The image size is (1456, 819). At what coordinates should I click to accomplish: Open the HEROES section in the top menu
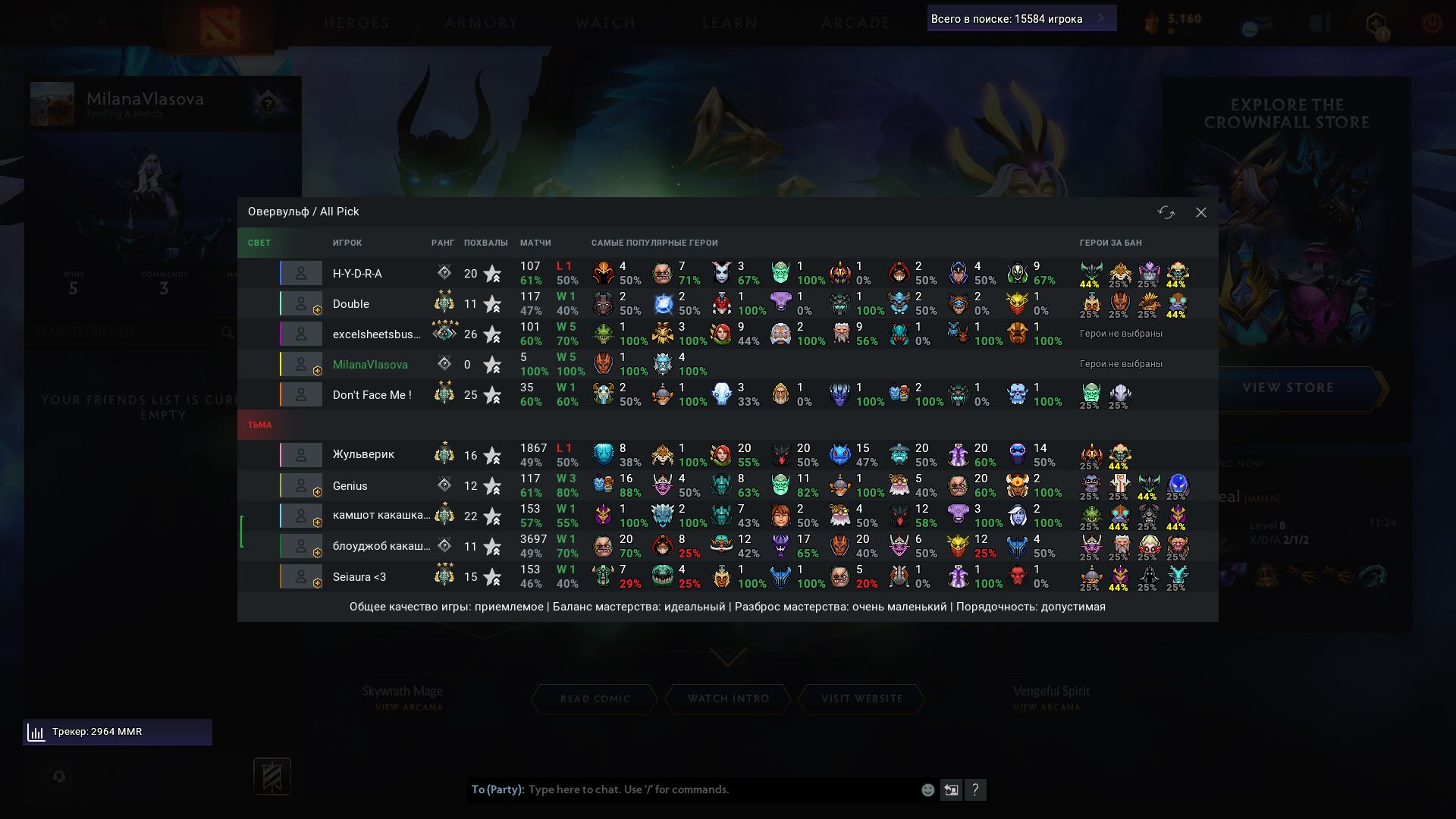[x=357, y=23]
